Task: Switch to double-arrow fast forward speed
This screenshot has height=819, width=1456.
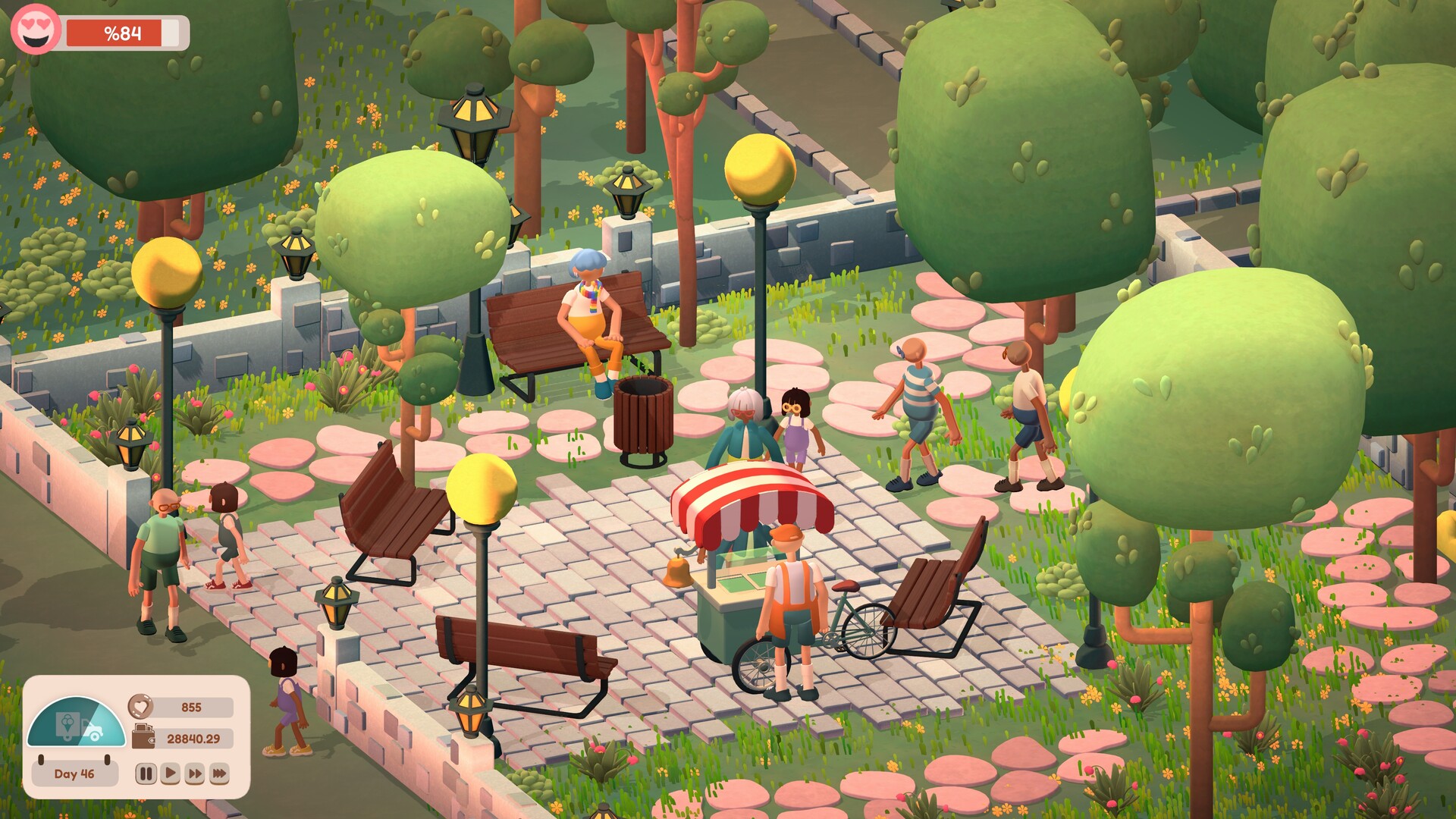Action: pos(195,773)
